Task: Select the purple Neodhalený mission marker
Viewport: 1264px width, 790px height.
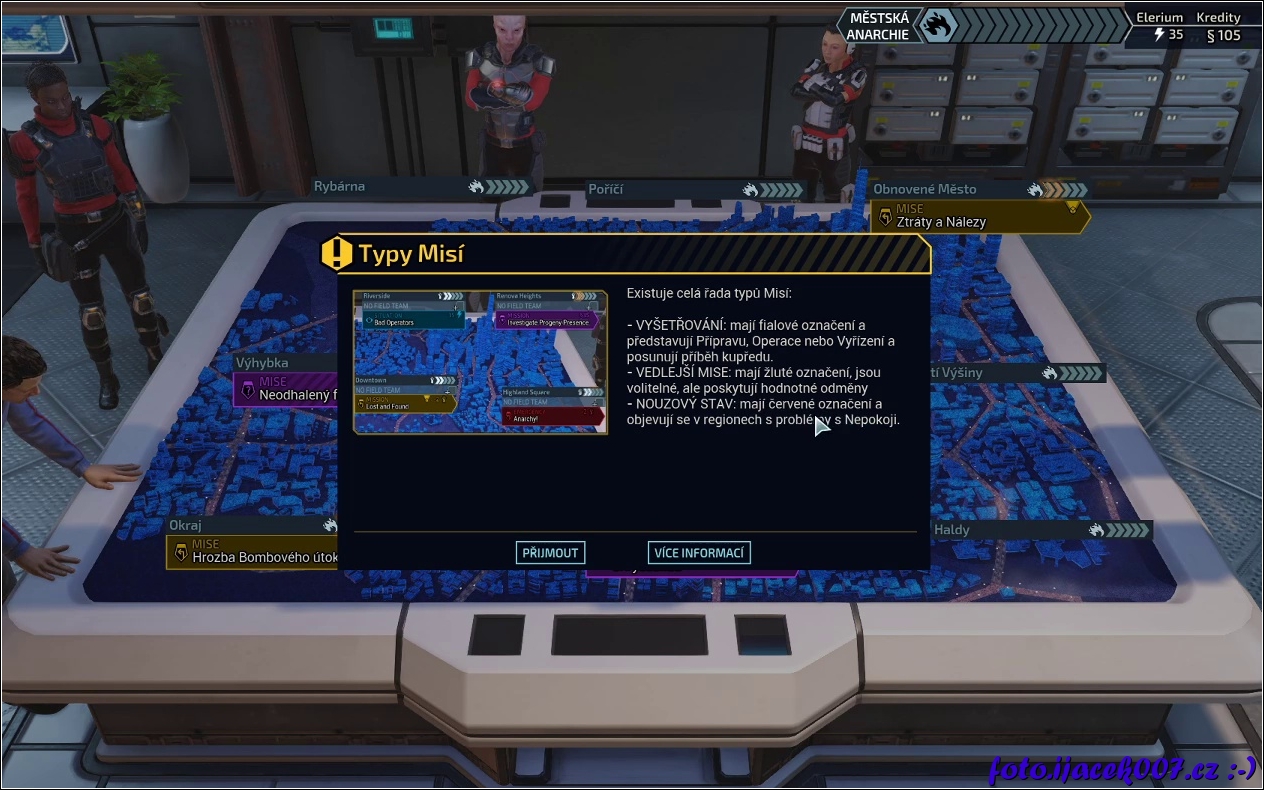Action: [287, 389]
